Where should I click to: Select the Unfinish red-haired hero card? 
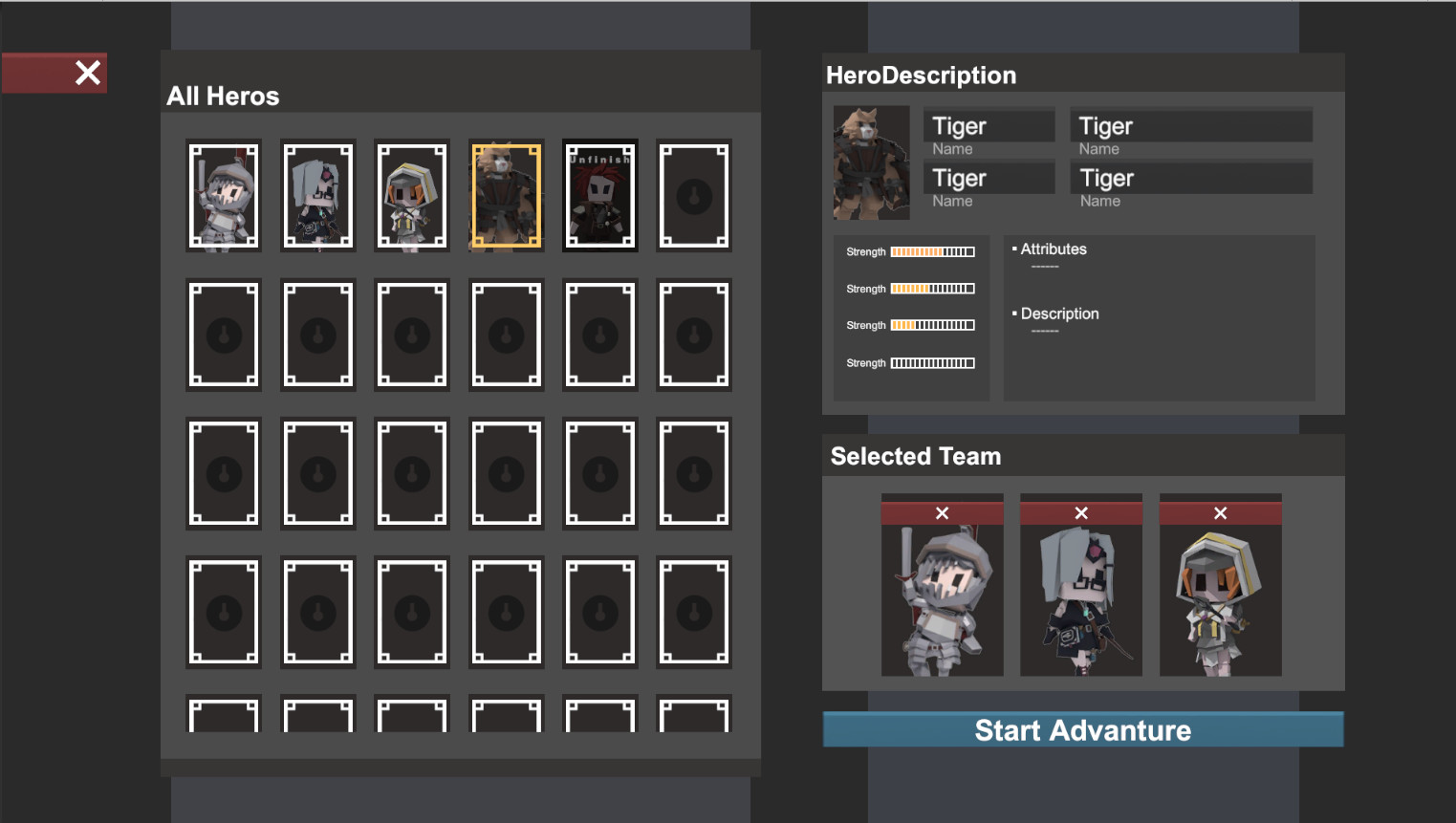coord(599,195)
